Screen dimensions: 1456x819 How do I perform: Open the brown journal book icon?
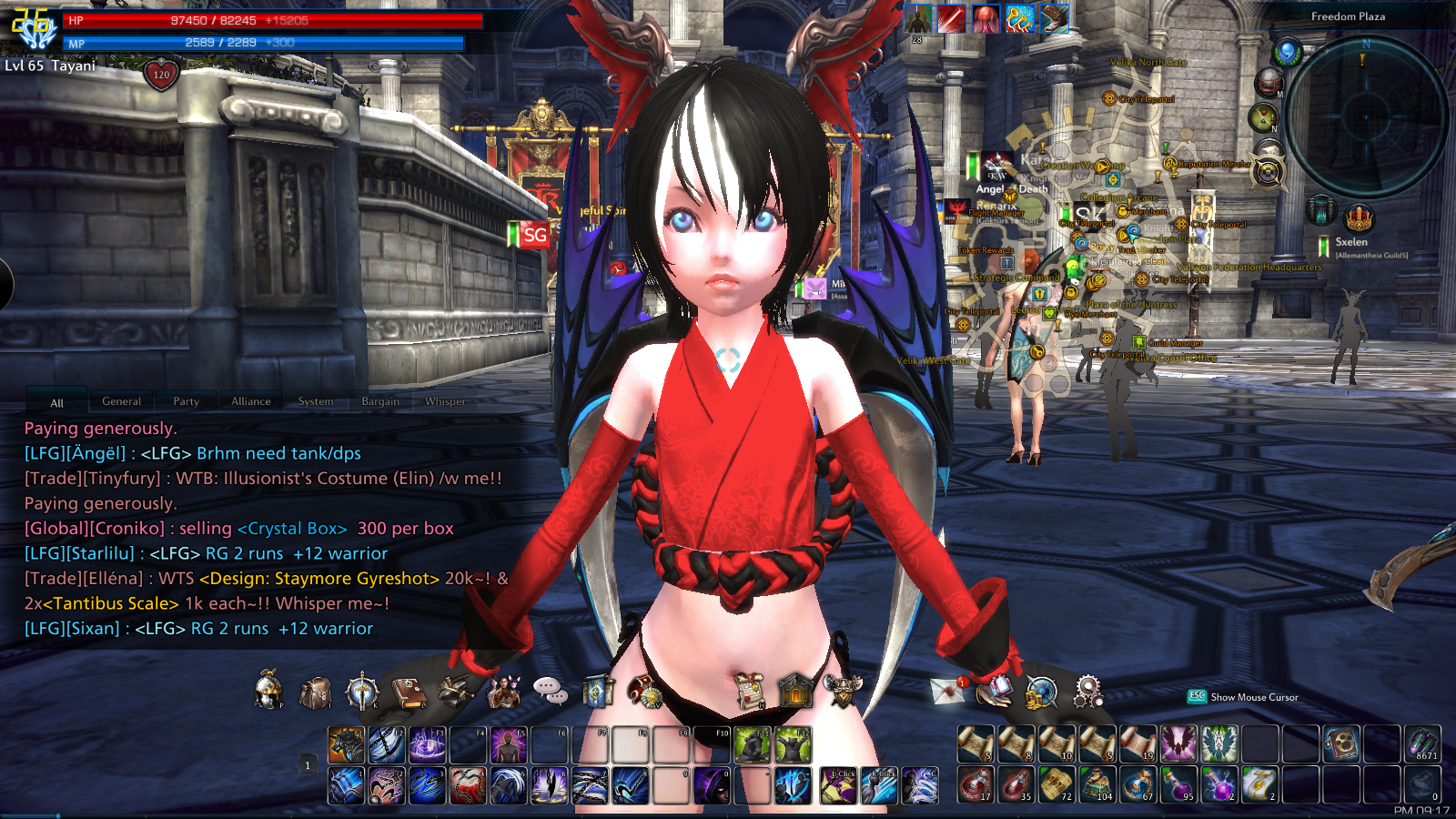(x=409, y=693)
